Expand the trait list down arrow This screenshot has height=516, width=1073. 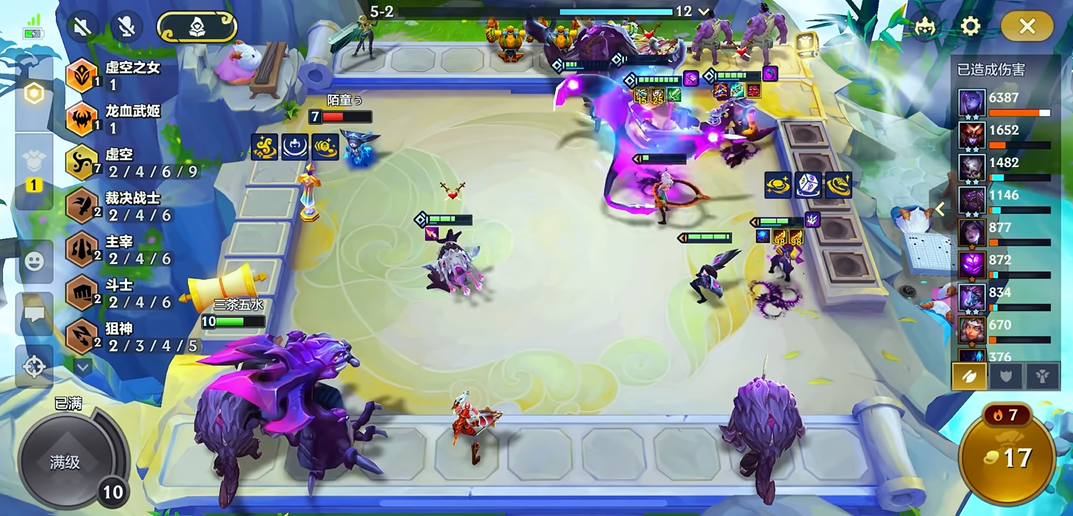click(x=83, y=367)
